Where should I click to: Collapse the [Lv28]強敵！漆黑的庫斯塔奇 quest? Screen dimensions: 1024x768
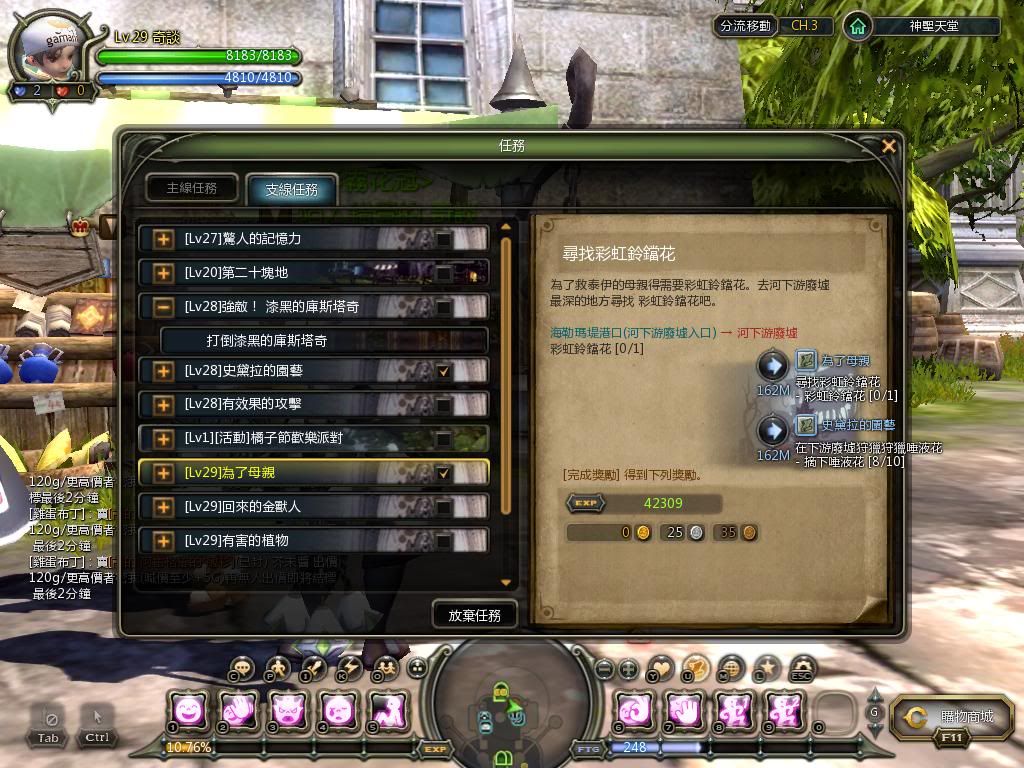pos(163,307)
